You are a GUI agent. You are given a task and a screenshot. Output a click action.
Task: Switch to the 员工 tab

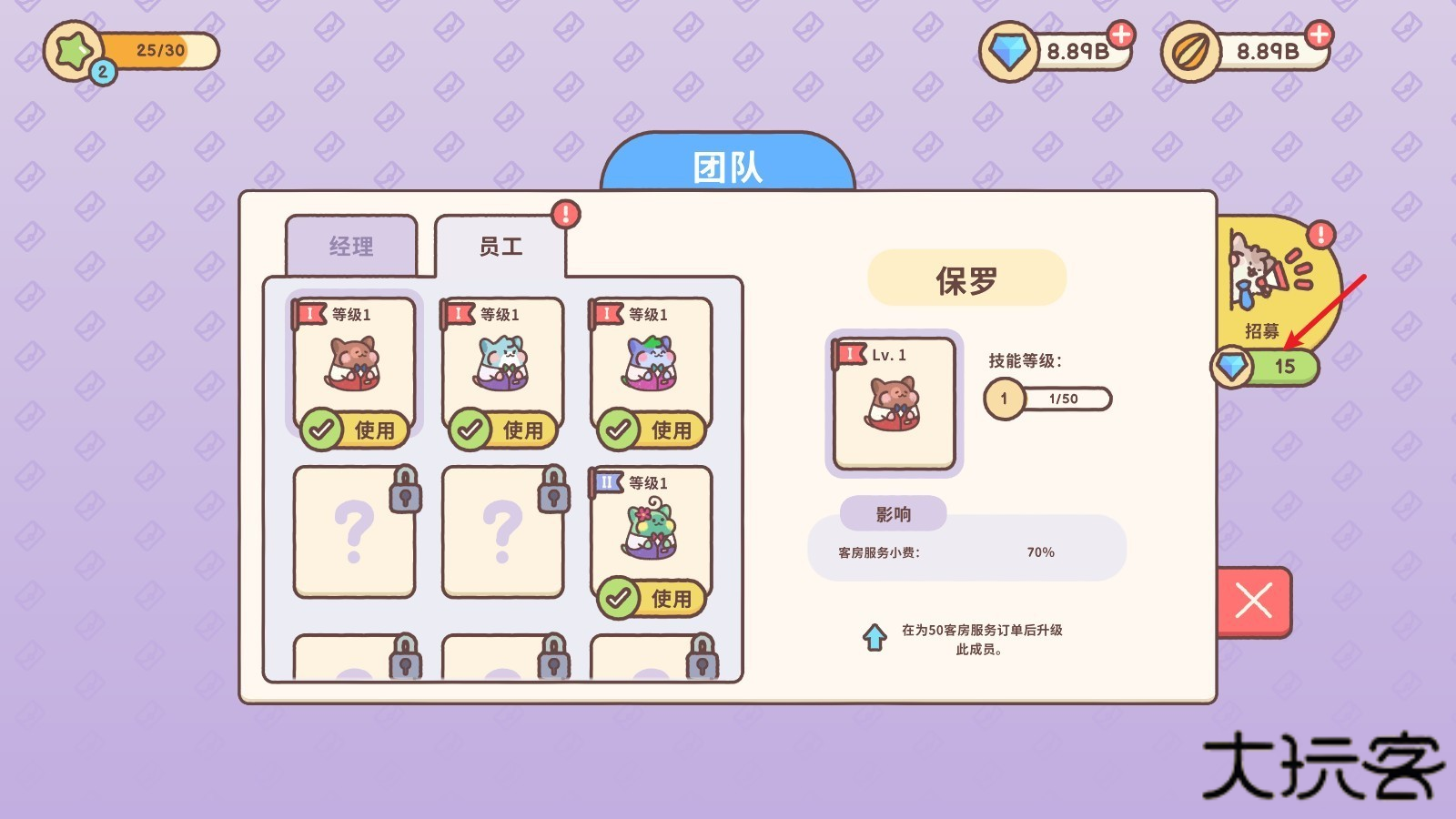point(501,247)
